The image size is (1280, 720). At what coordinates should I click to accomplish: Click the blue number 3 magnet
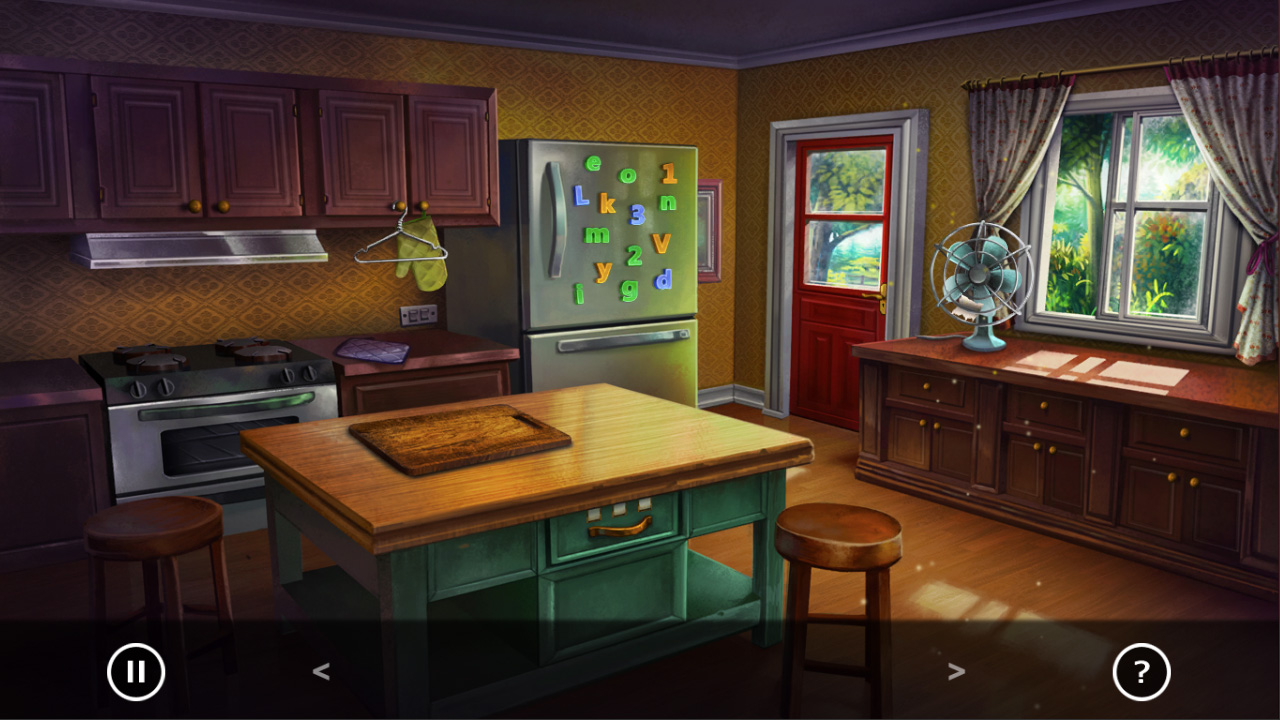click(x=637, y=215)
